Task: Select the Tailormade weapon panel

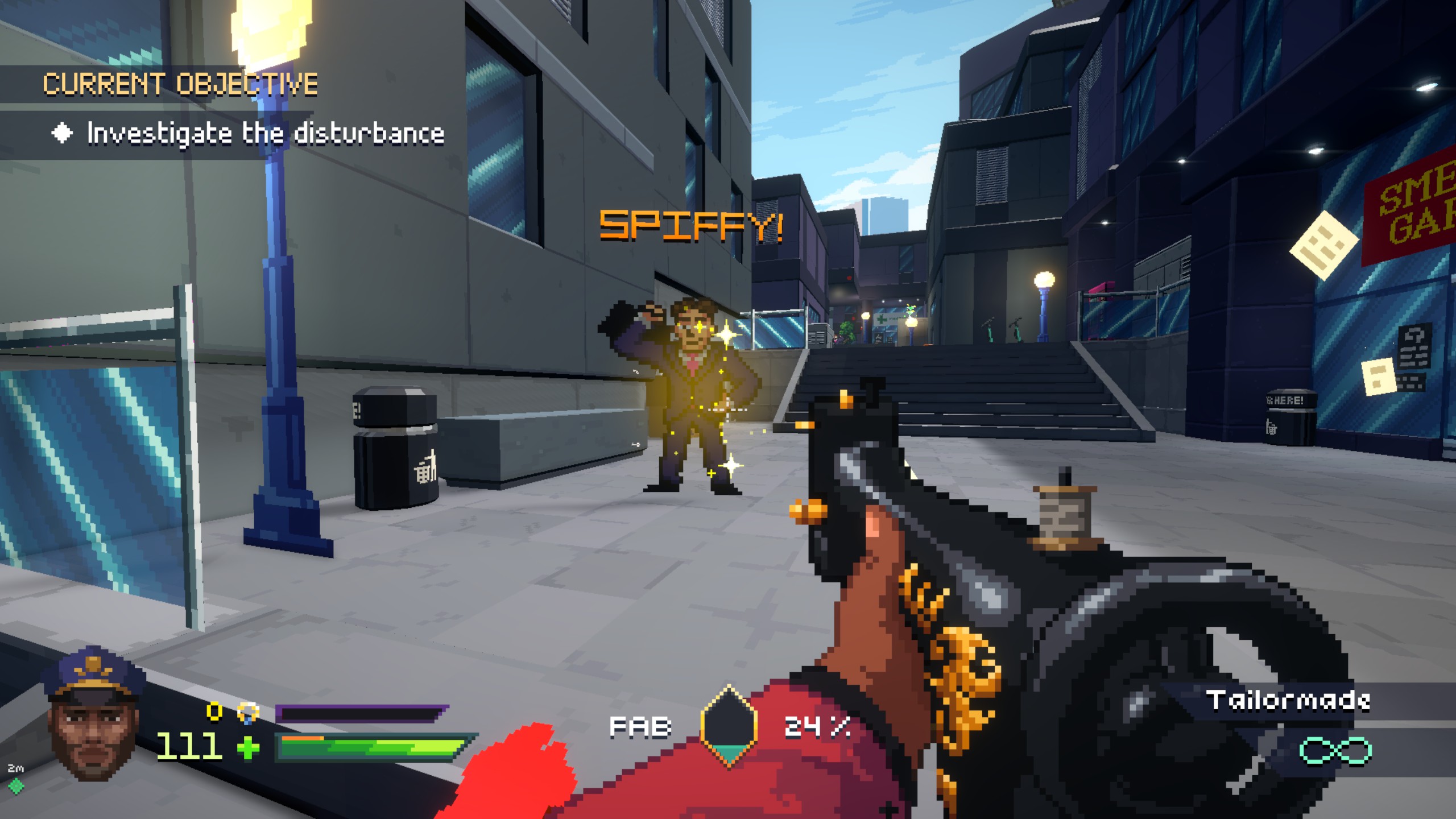Action: point(1287,701)
